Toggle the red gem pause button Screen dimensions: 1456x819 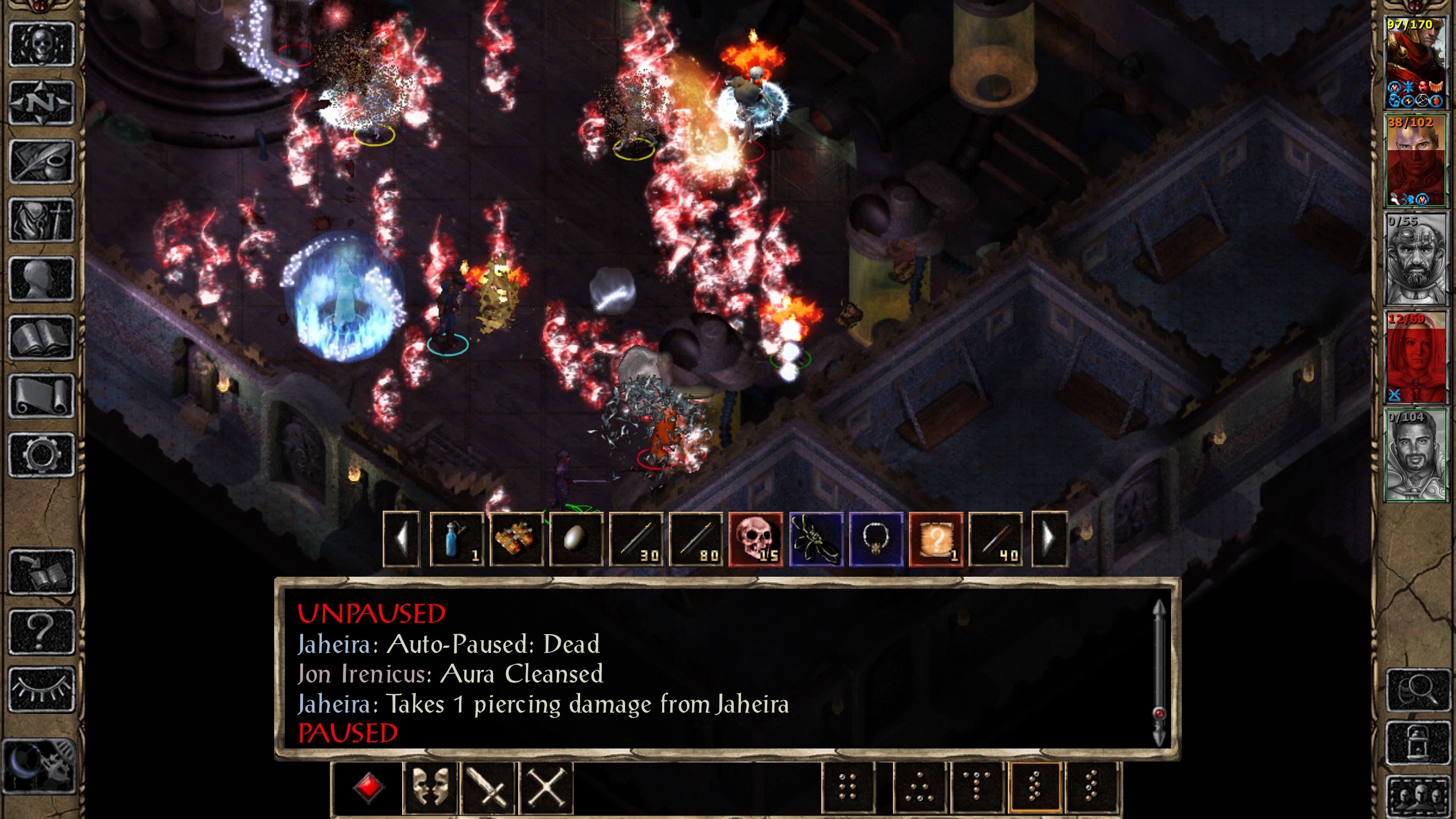pyautogui.click(x=369, y=788)
